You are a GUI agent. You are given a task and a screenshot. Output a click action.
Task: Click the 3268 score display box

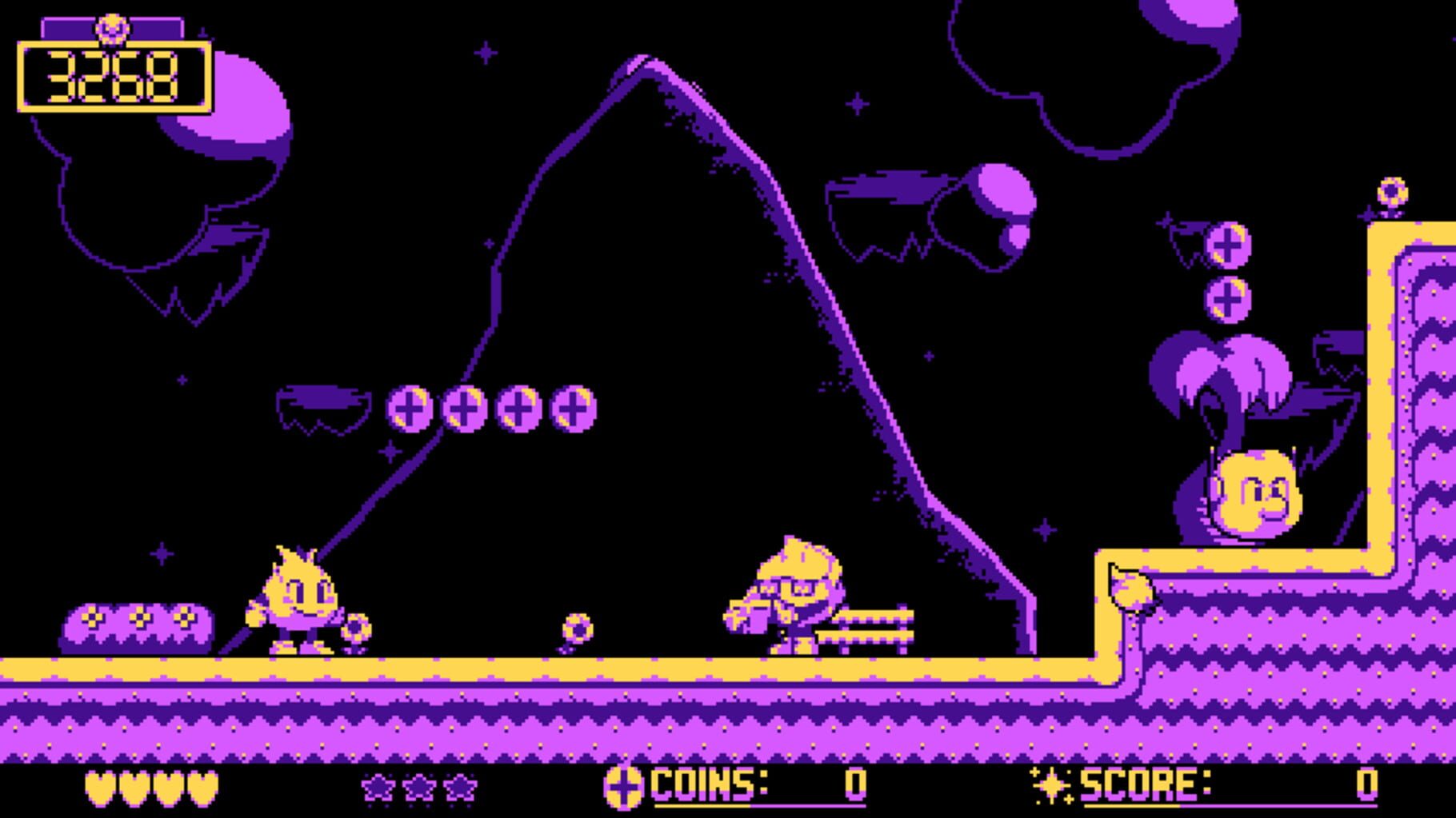[x=112, y=76]
